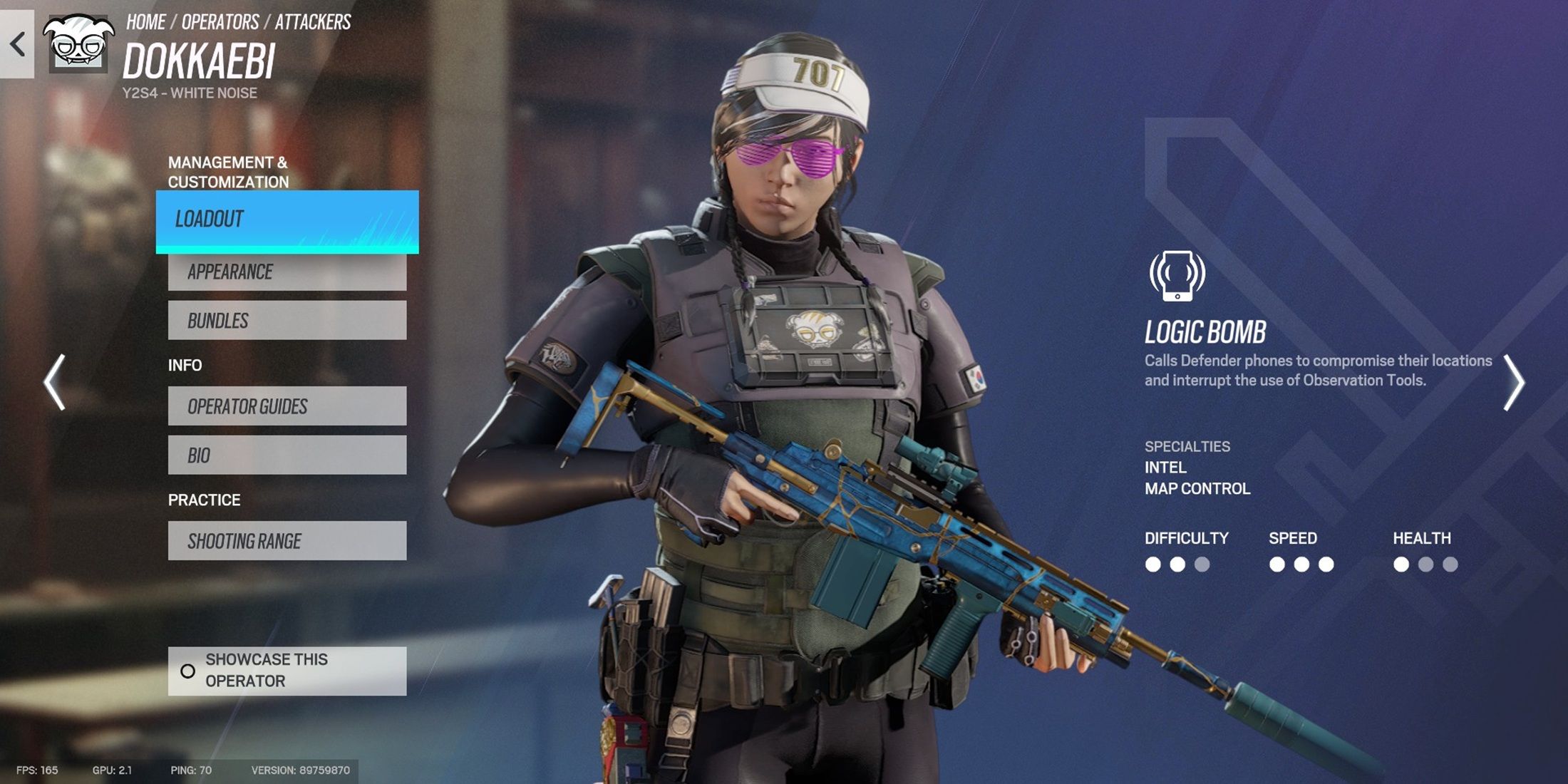Go back with the top-left arrow

click(x=17, y=44)
